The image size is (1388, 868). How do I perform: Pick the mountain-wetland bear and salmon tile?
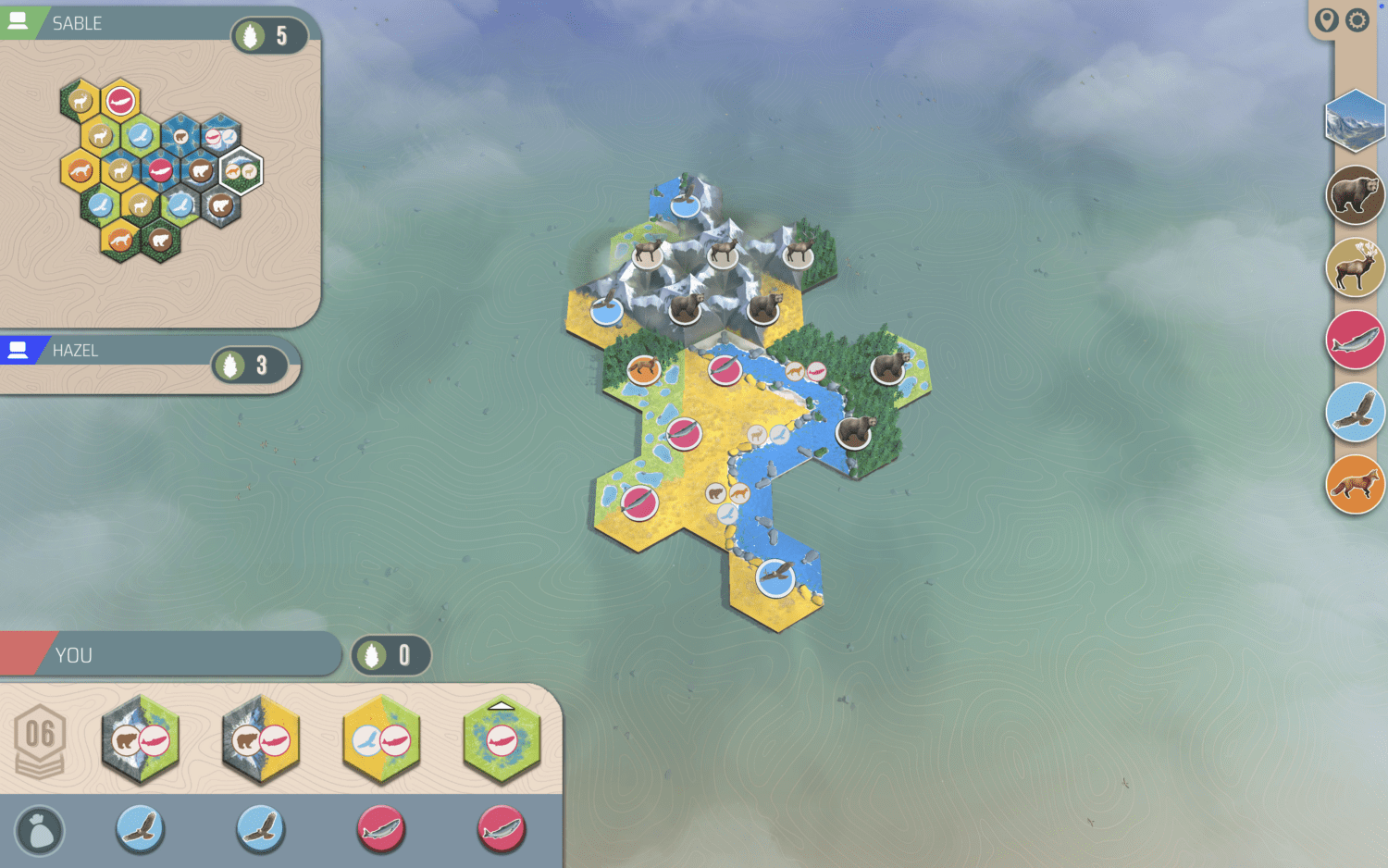(x=141, y=739)
